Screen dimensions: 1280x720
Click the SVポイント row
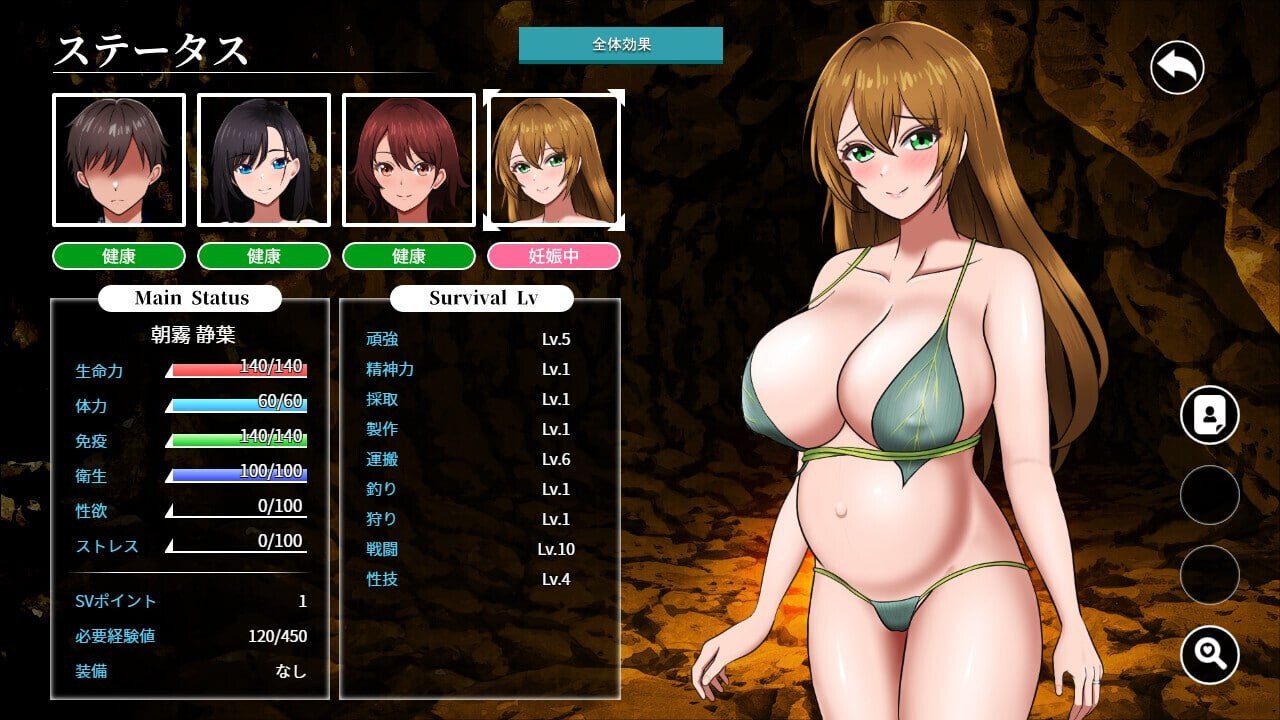tap(190, 601)
